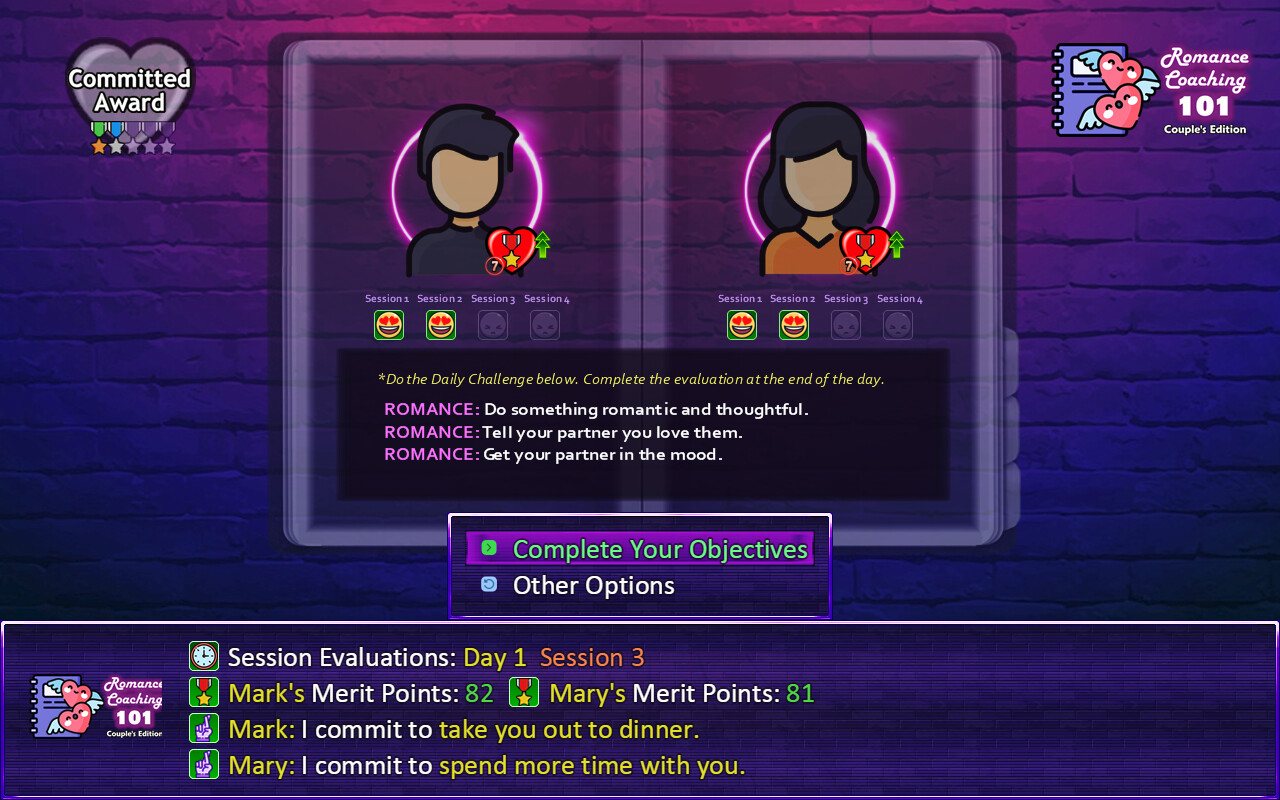1280x800 pixels.
Task: Toggle Mary's Session 4 evaluation slot
Action: point(897,324)
